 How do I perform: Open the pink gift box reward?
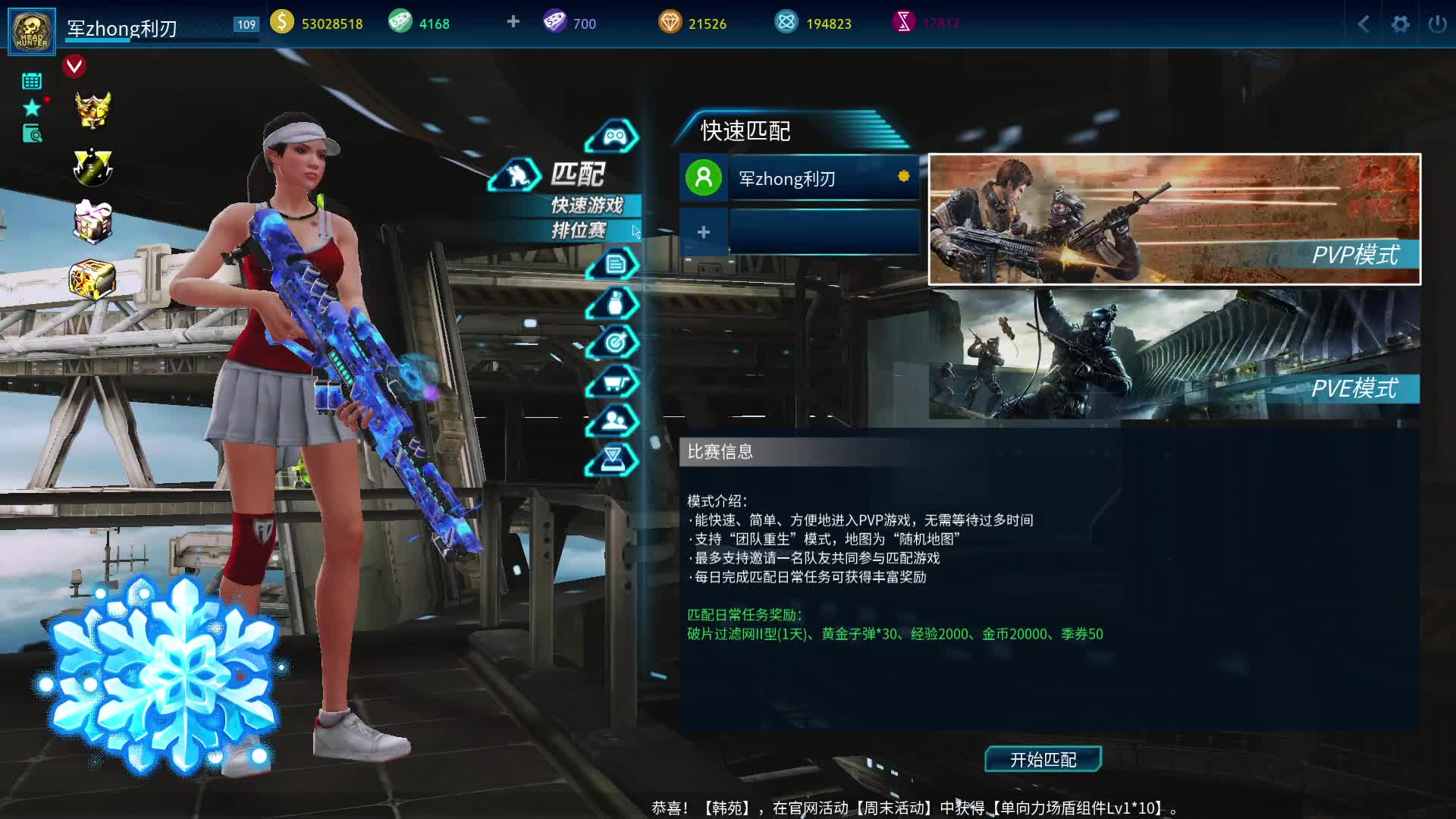coord(93,221)
